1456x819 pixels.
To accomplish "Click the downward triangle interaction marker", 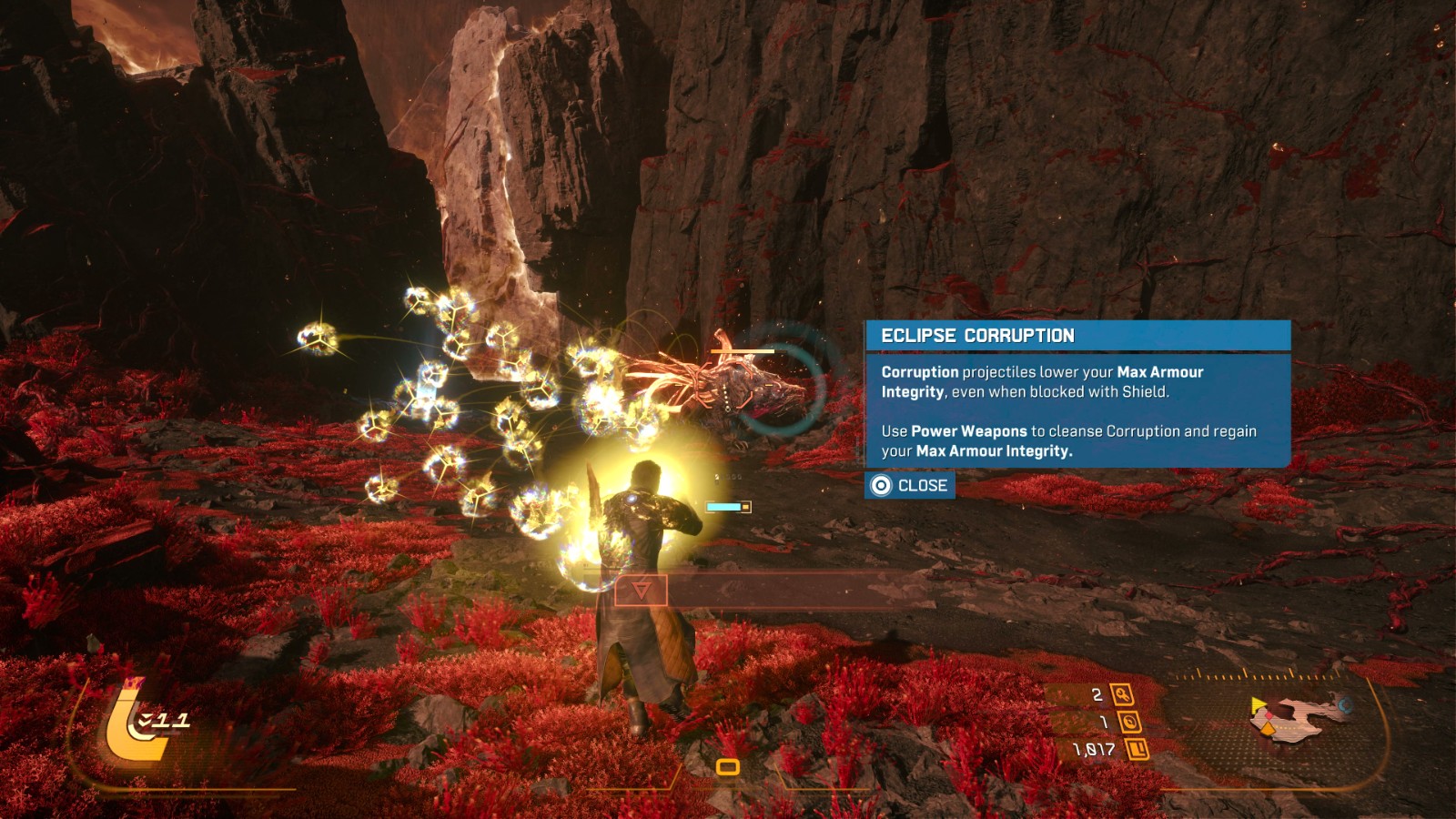I will [x=641, y=591].
